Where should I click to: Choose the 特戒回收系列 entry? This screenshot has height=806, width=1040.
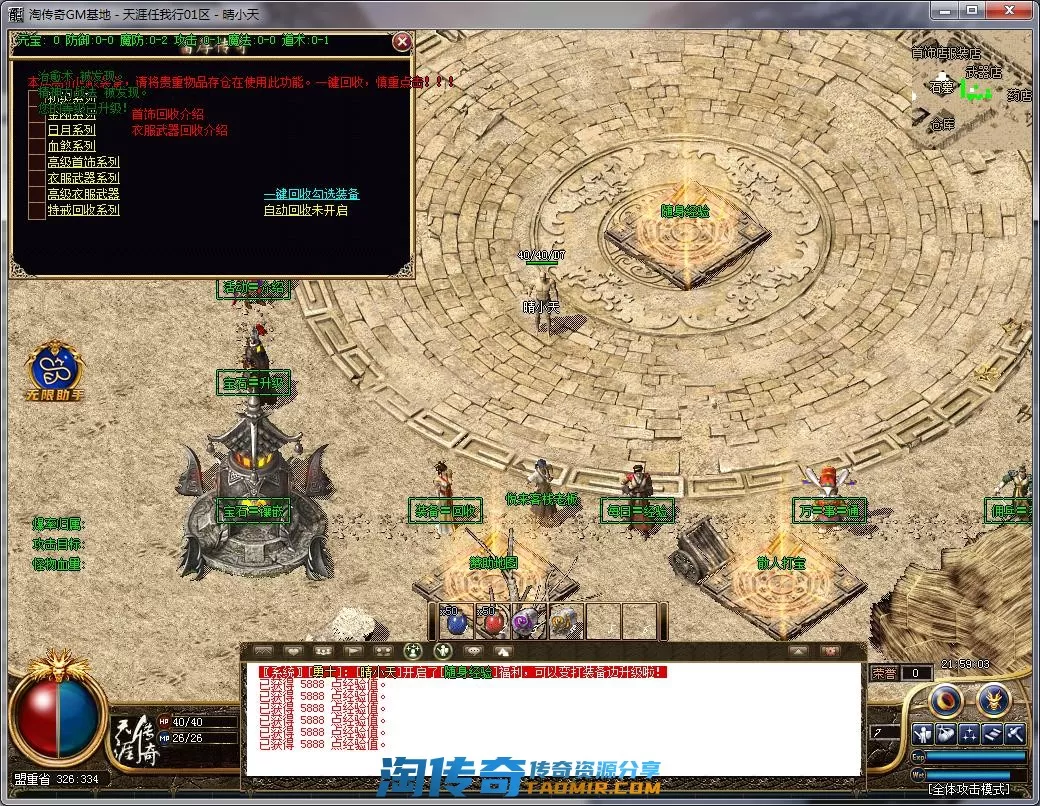tap(83, 210)
